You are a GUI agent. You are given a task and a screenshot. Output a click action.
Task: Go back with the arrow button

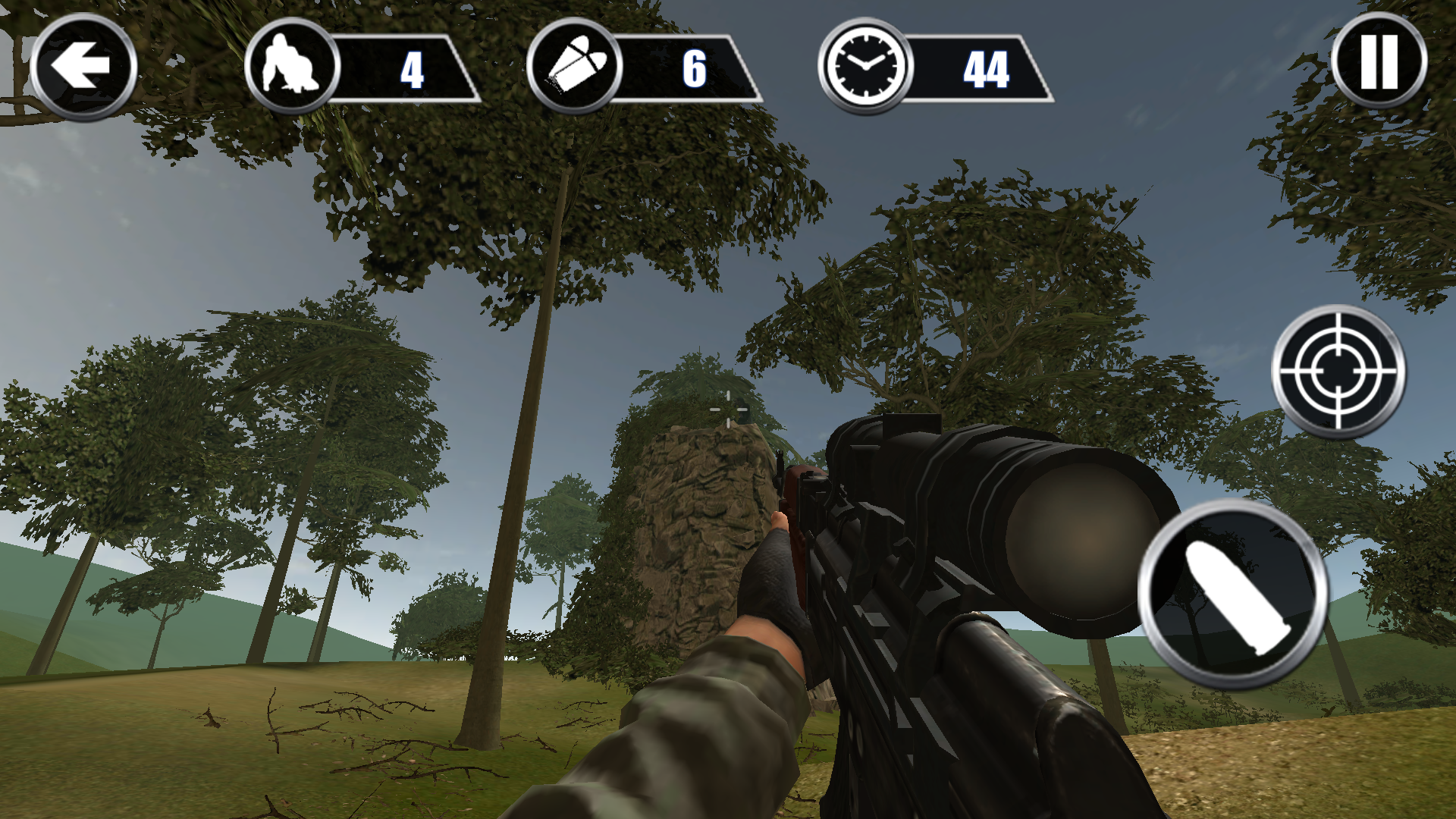pos(83,67)
